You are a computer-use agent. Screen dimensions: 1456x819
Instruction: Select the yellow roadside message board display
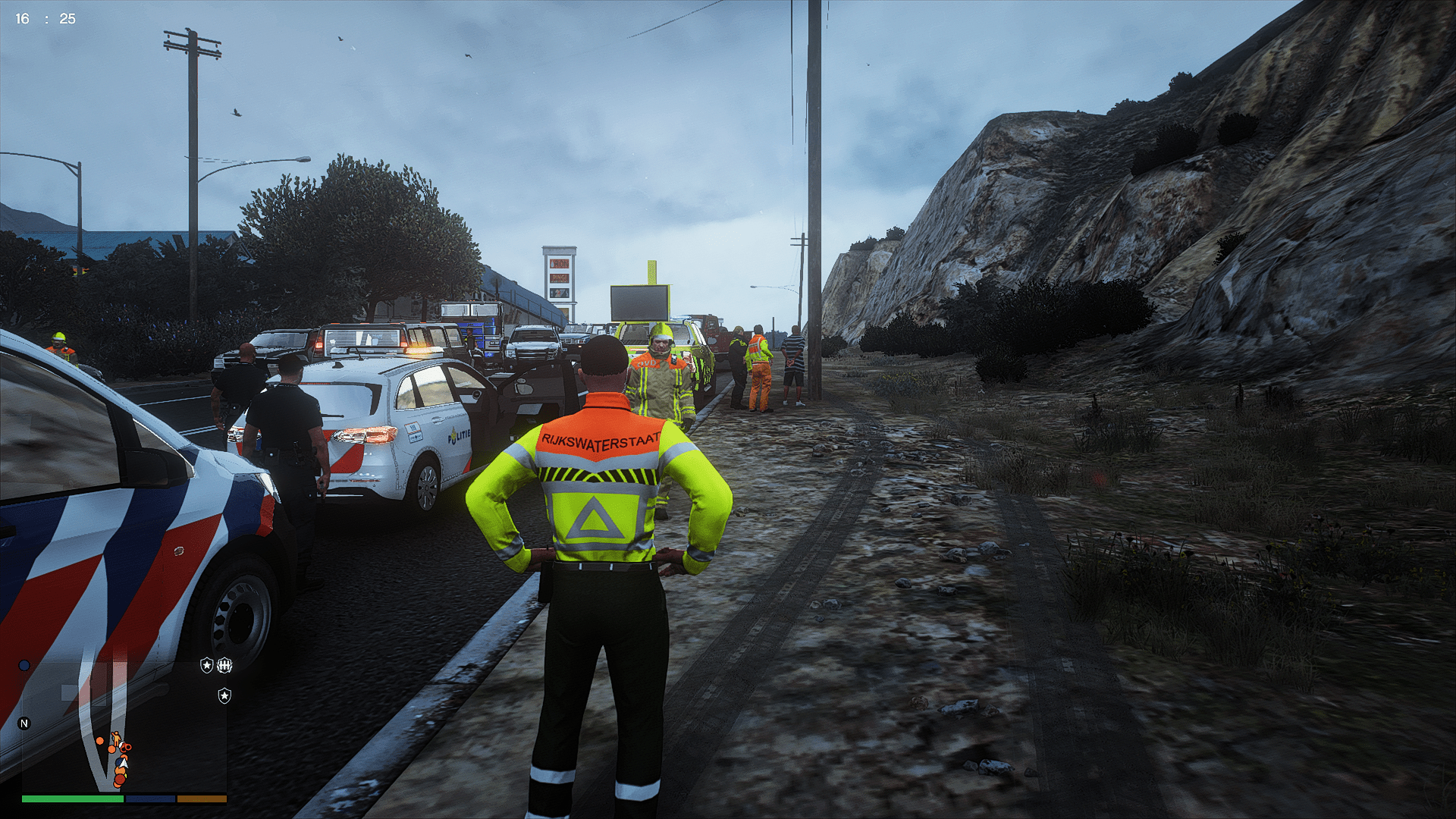coord(641,303)
